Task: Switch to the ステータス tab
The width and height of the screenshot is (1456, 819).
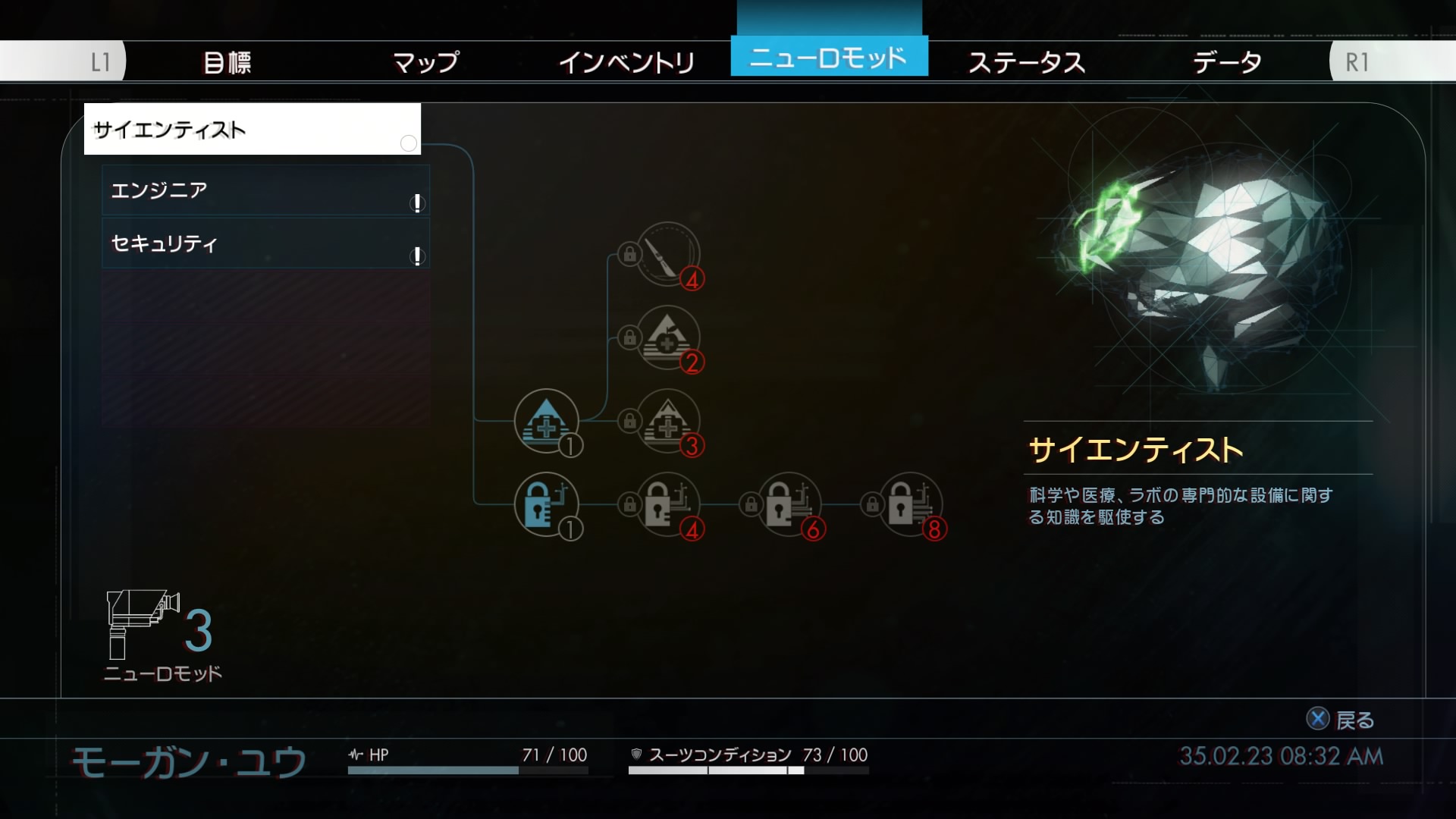Action: tap(1028, 62)
